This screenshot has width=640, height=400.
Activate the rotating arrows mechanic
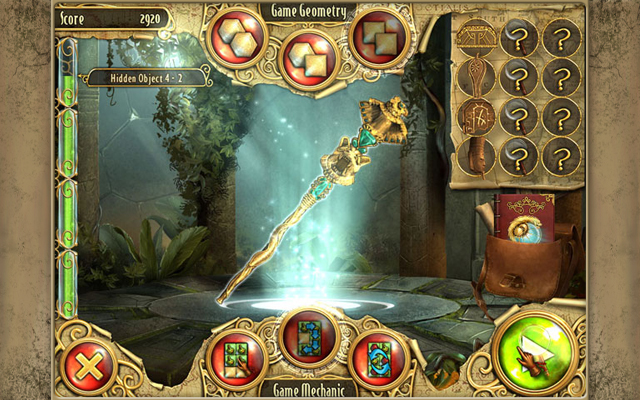(381, 358)
